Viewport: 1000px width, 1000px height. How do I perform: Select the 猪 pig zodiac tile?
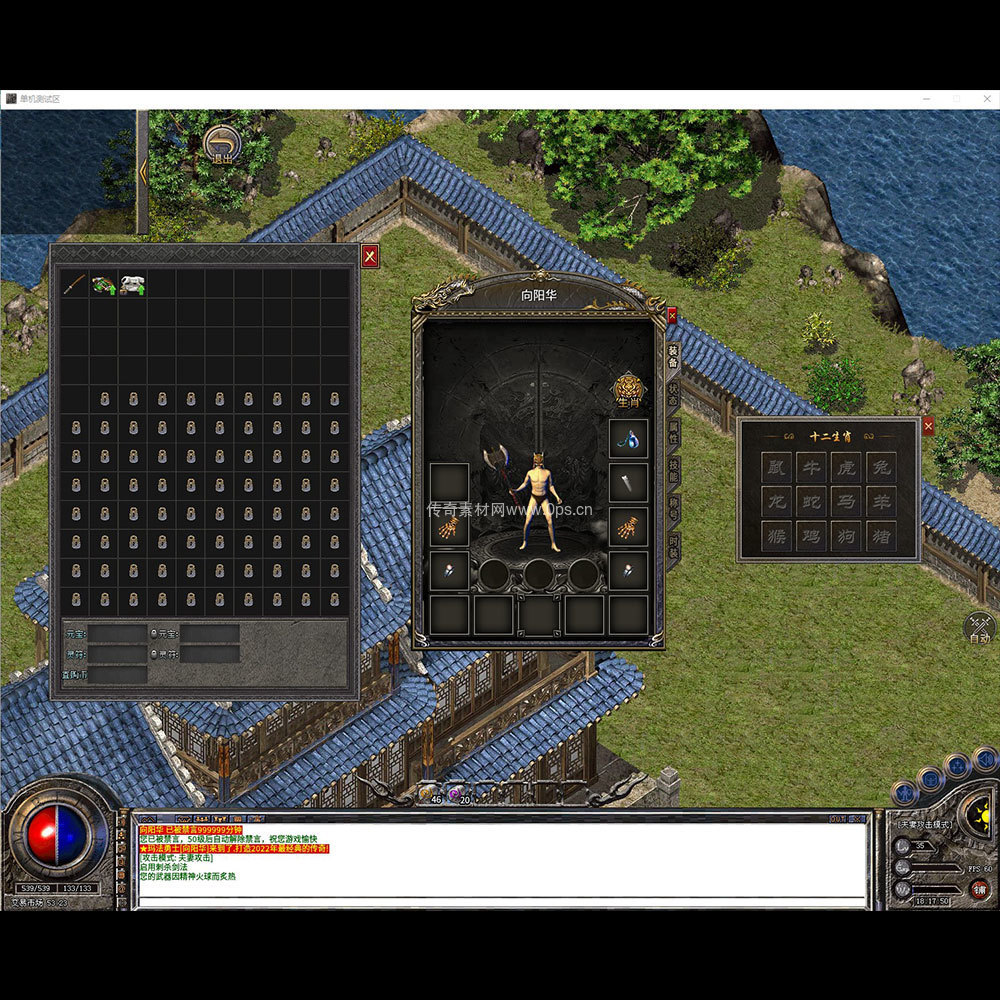879,535
